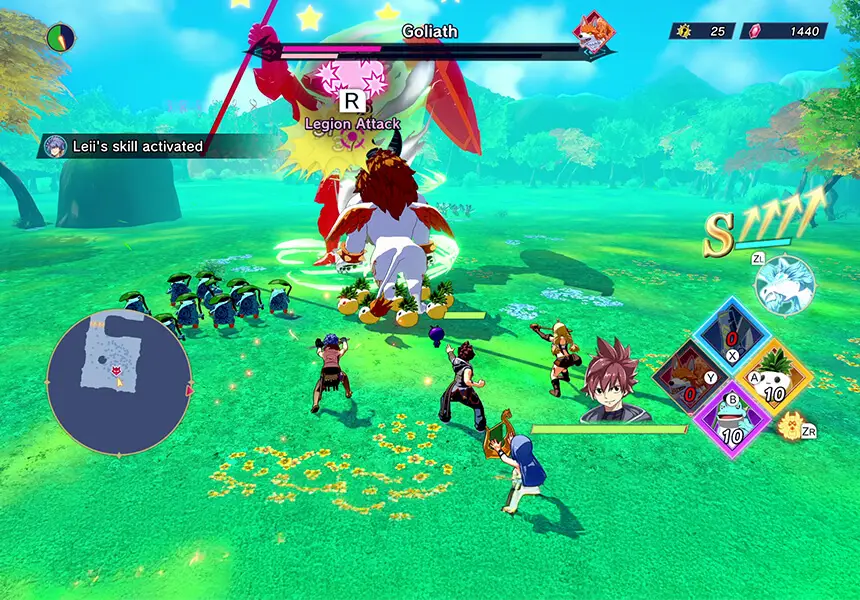Trigger the blue frog monster skill
Viewport: 860px width, 600px height.
click(732, 417)
